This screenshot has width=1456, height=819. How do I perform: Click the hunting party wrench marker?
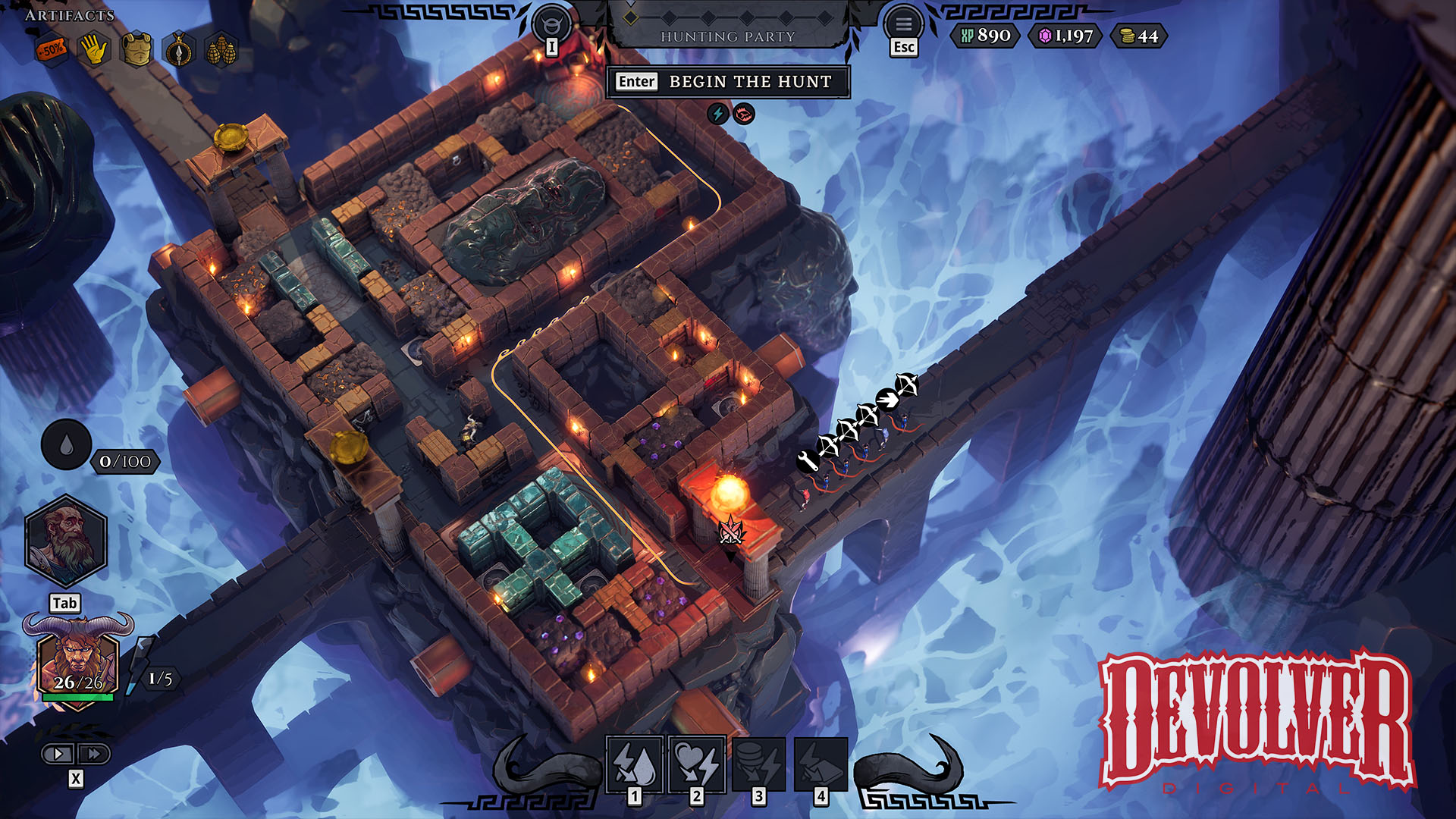[807, 460]
